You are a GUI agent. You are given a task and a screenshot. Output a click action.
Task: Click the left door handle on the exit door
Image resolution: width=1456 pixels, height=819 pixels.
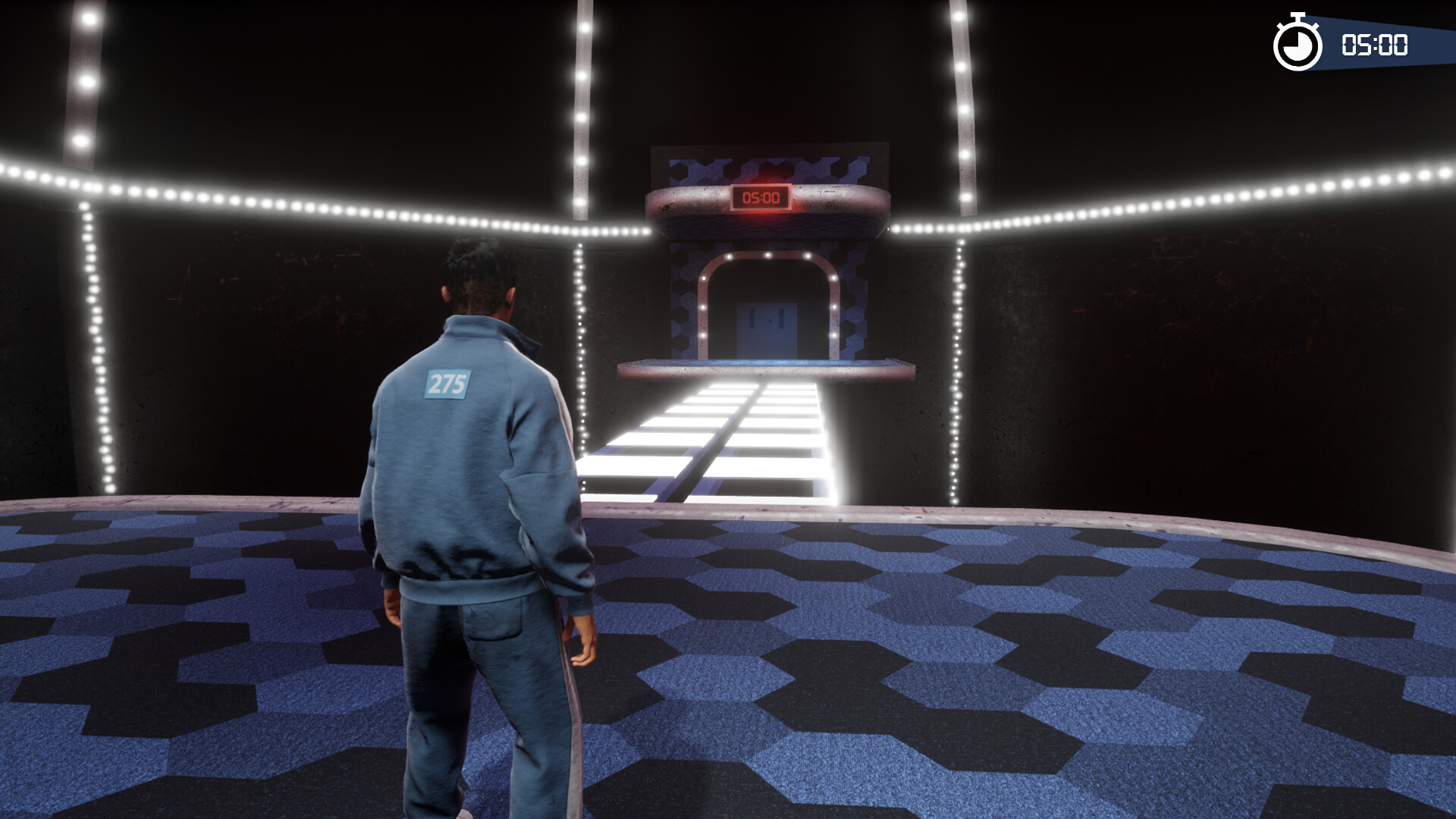pos(752,319)
